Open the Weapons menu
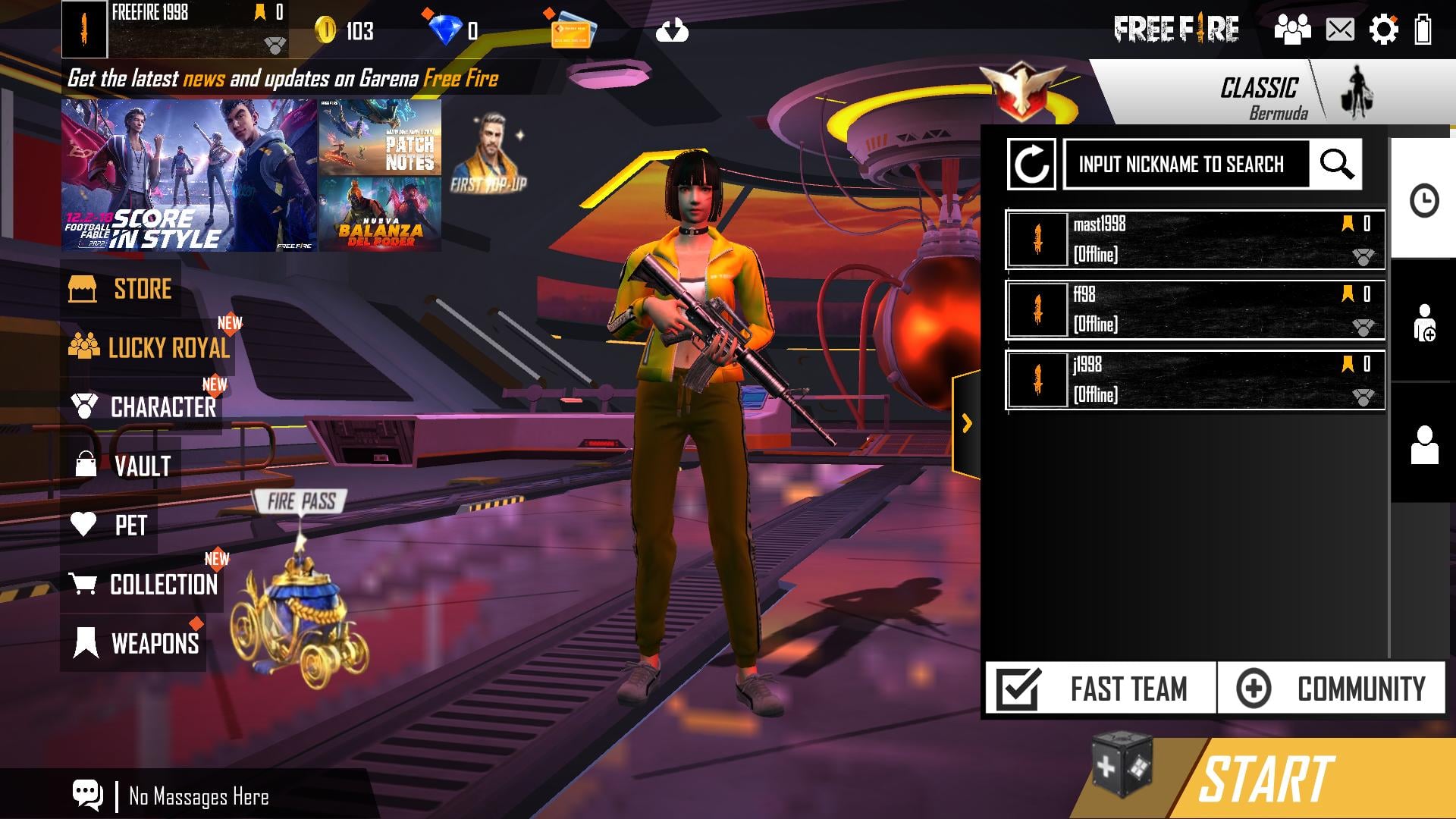This screenshot has width=1456, height=819. coord(136,643)
